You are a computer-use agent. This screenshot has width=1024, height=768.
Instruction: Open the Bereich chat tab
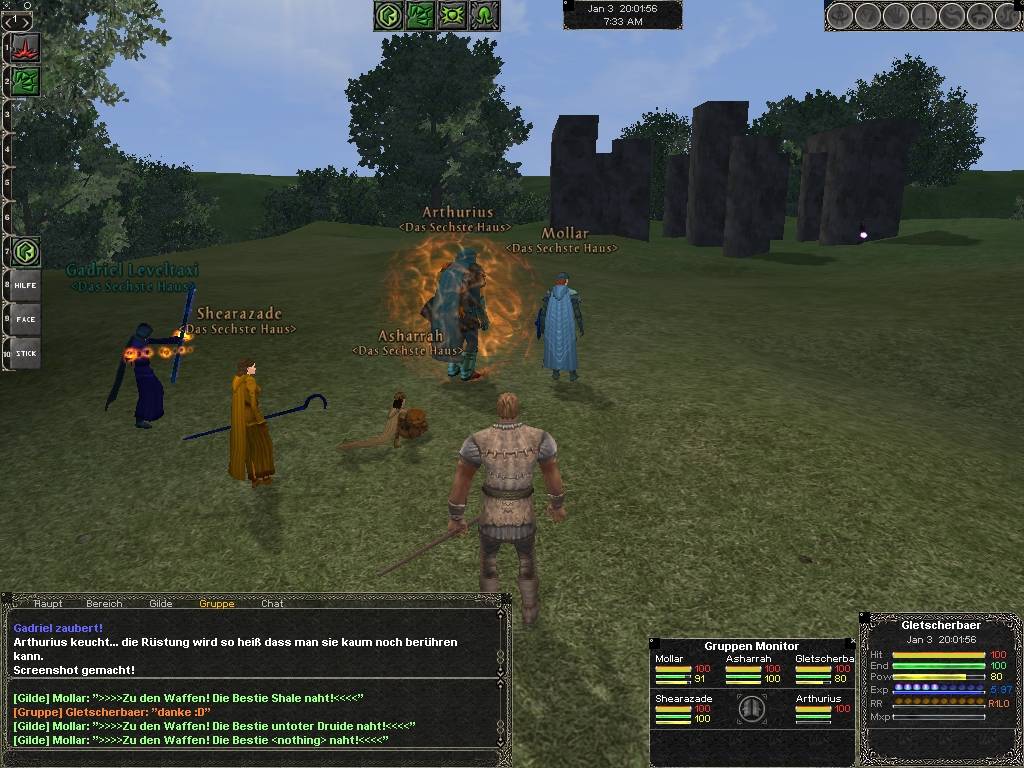coord(104,603)
